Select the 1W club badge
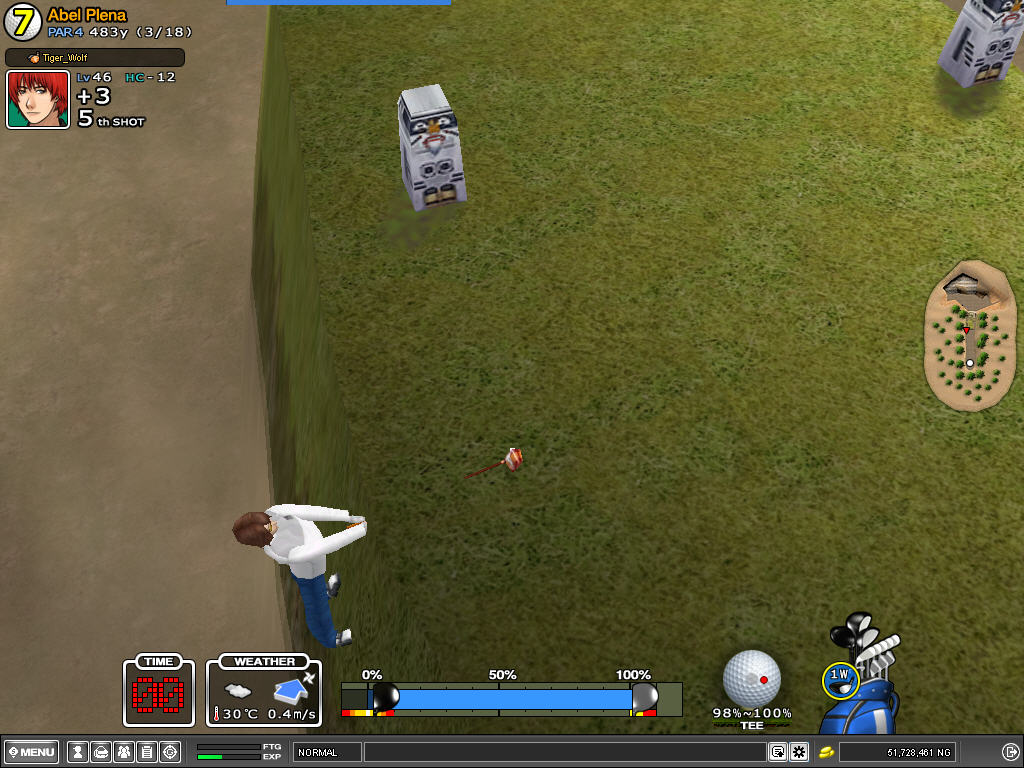Viewport: 1024px width, 768px height. coord(839,676)
